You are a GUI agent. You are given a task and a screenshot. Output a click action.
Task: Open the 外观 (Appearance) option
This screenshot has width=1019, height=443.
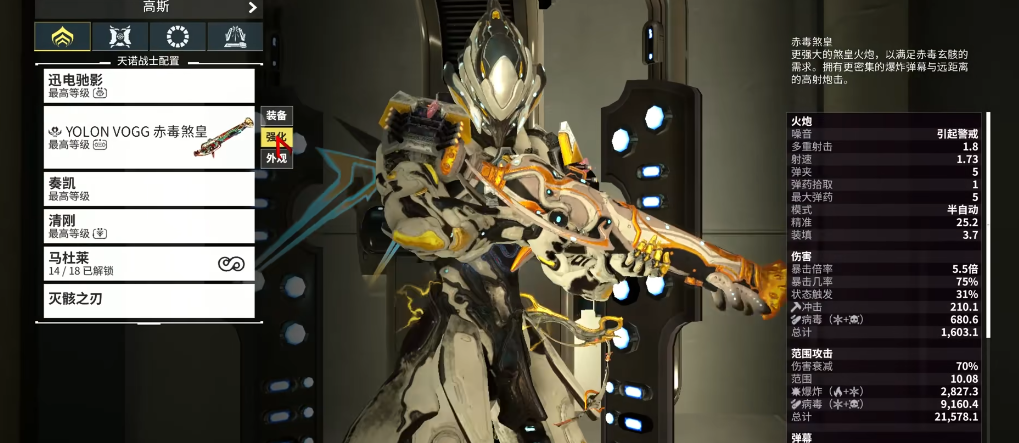pyautogui.click(x=276, y=158)
